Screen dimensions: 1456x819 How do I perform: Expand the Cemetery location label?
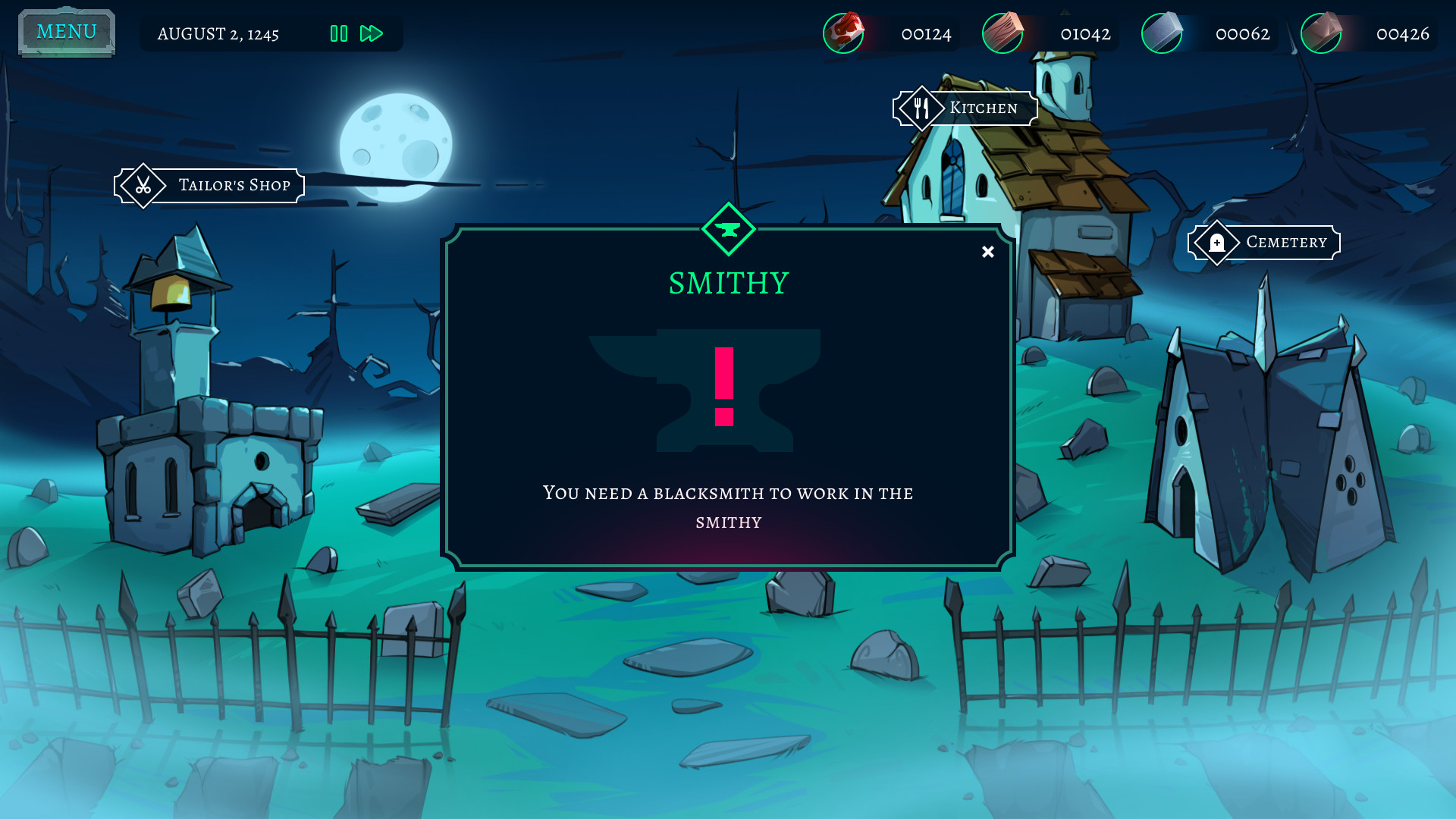[x=1286, y=243]
